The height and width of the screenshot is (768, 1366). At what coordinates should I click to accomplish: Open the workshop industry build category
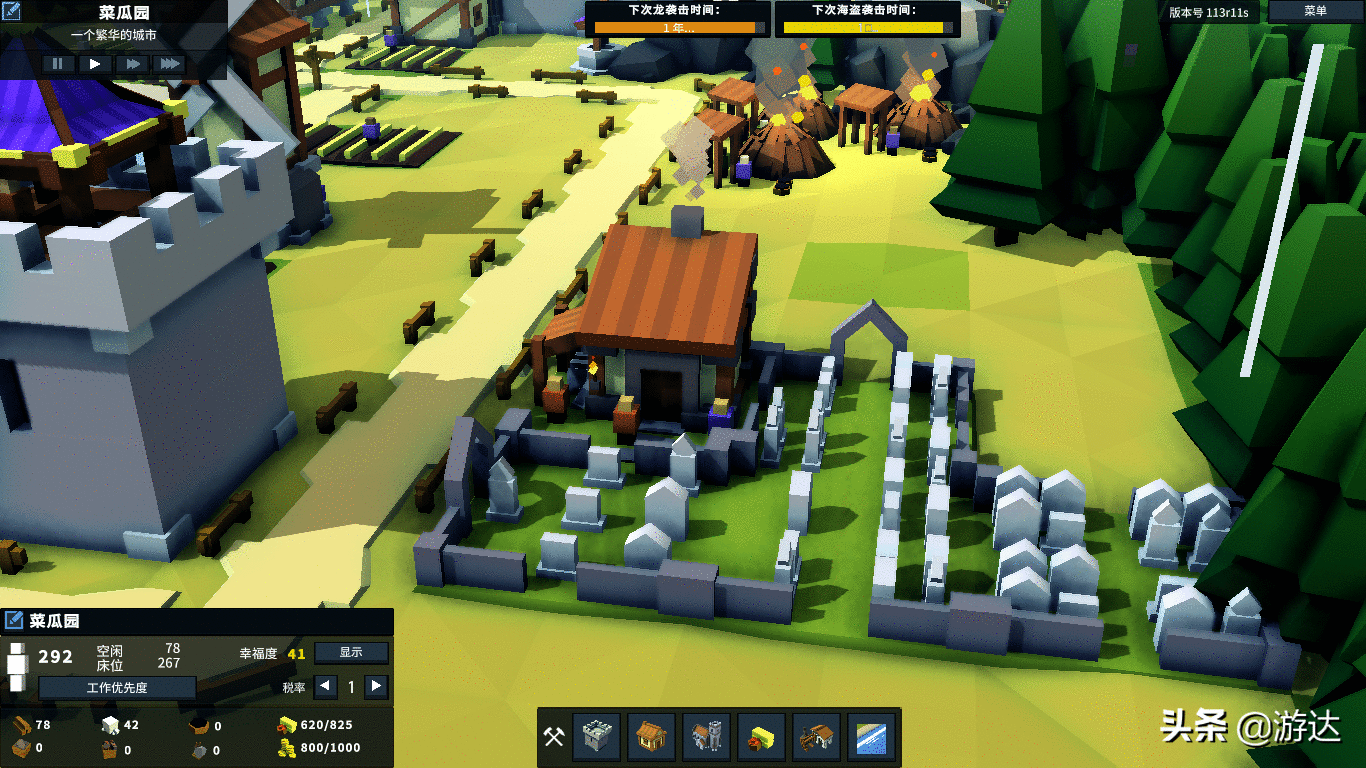816,738
